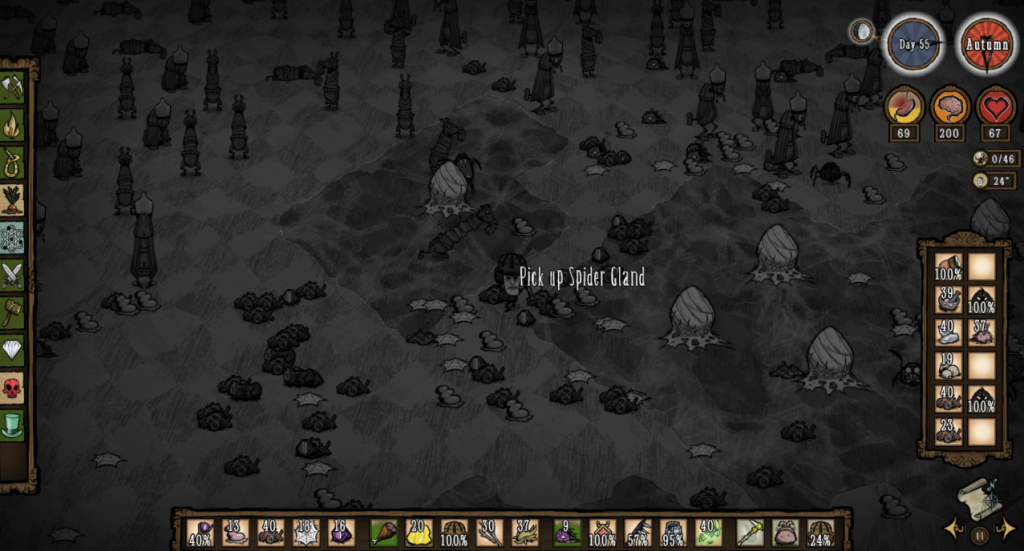Open the Light crafting tab with flame icon

(13, 124)
